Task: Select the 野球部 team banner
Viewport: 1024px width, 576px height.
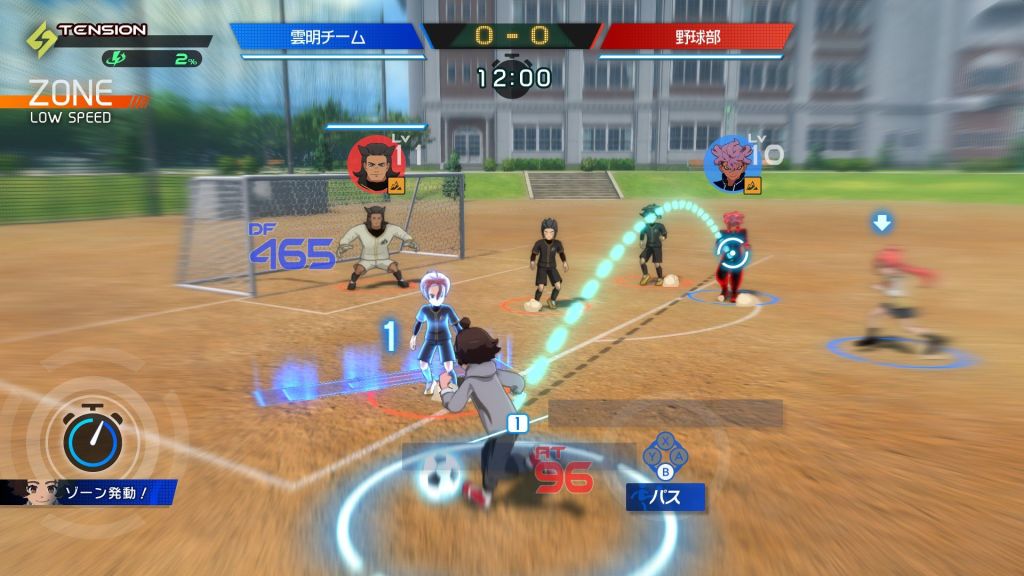Action: coord(695,37)
